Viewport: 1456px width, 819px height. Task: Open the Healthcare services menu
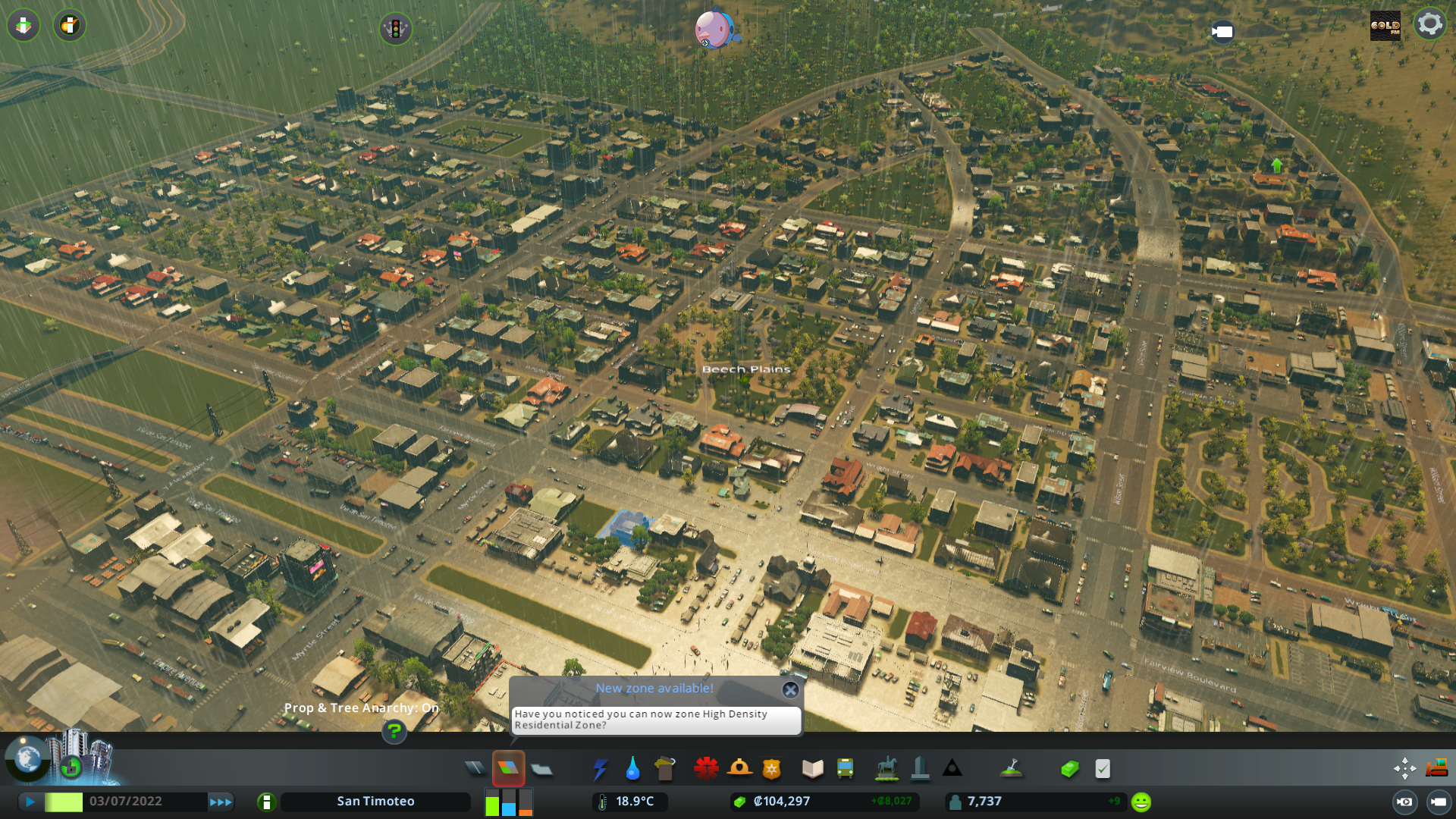tap(707, 768)
